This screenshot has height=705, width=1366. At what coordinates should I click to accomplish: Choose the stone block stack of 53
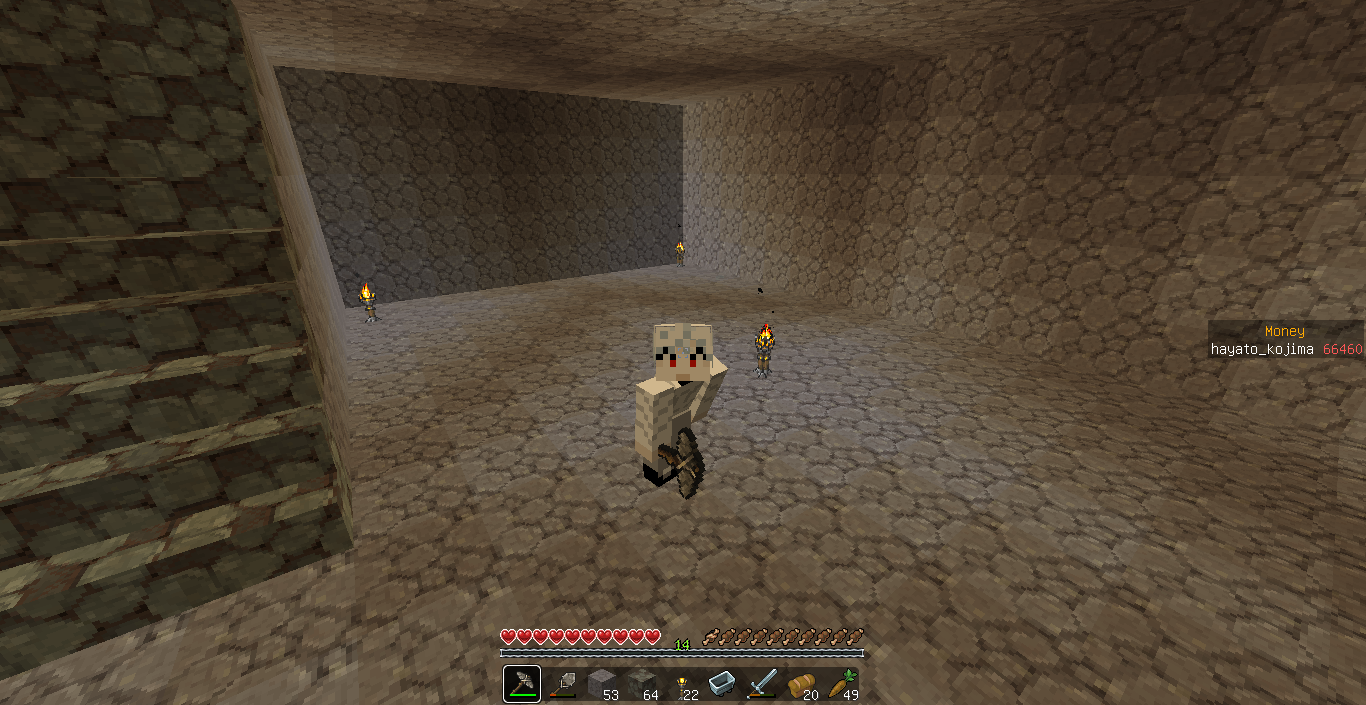tap(601, 684)
